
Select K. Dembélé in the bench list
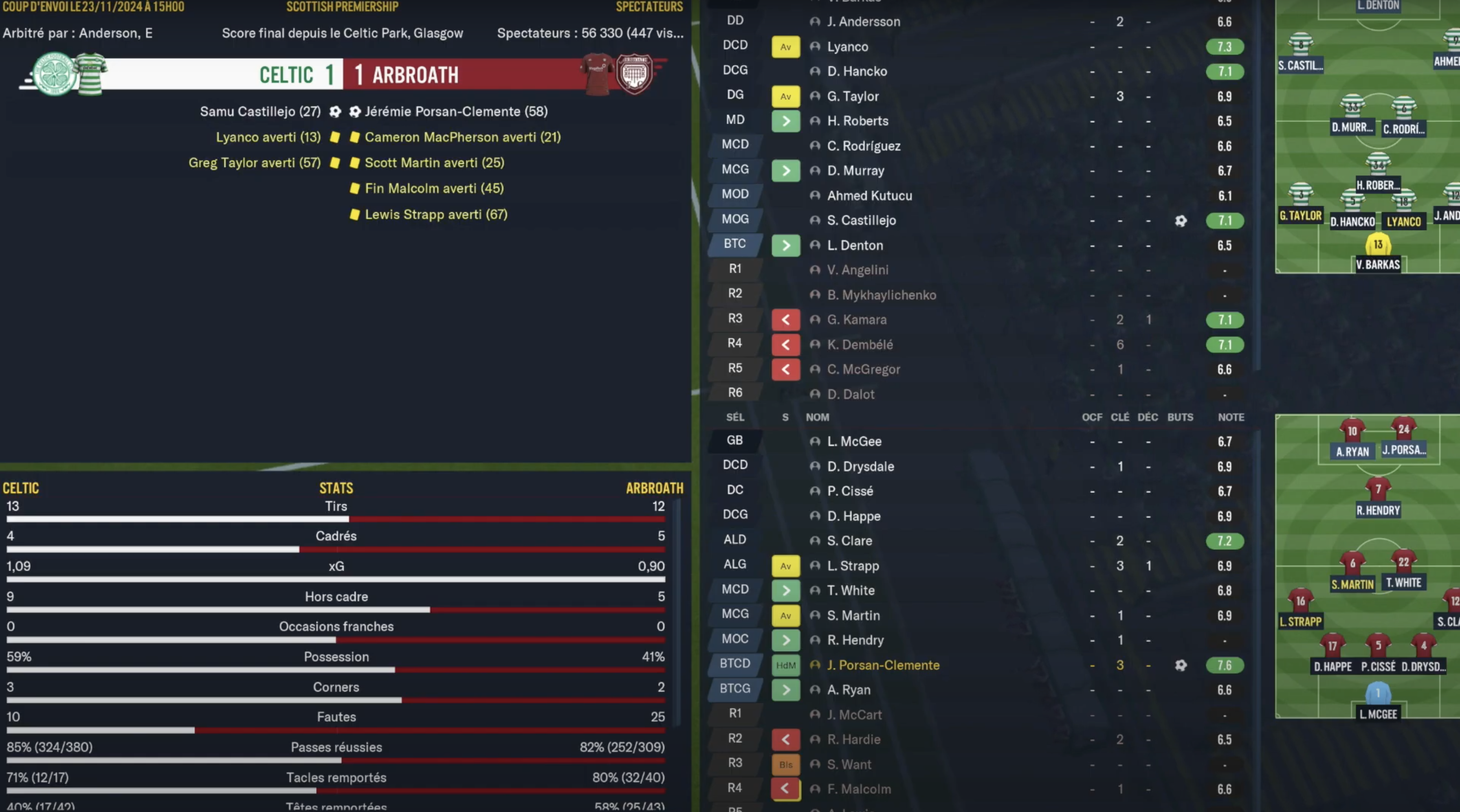coord(859,345)
